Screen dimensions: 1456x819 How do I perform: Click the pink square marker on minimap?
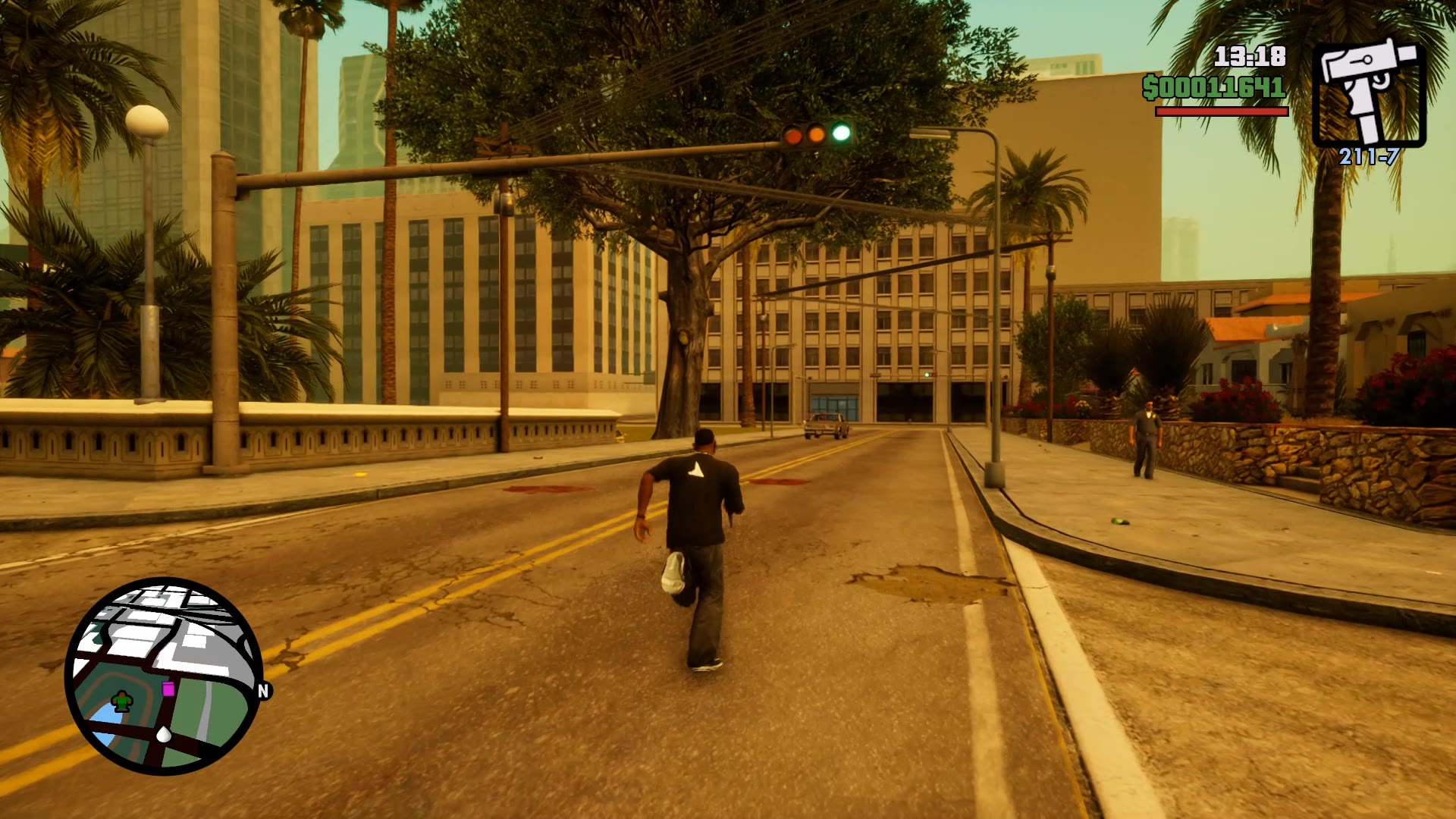[x=168, y=689]
